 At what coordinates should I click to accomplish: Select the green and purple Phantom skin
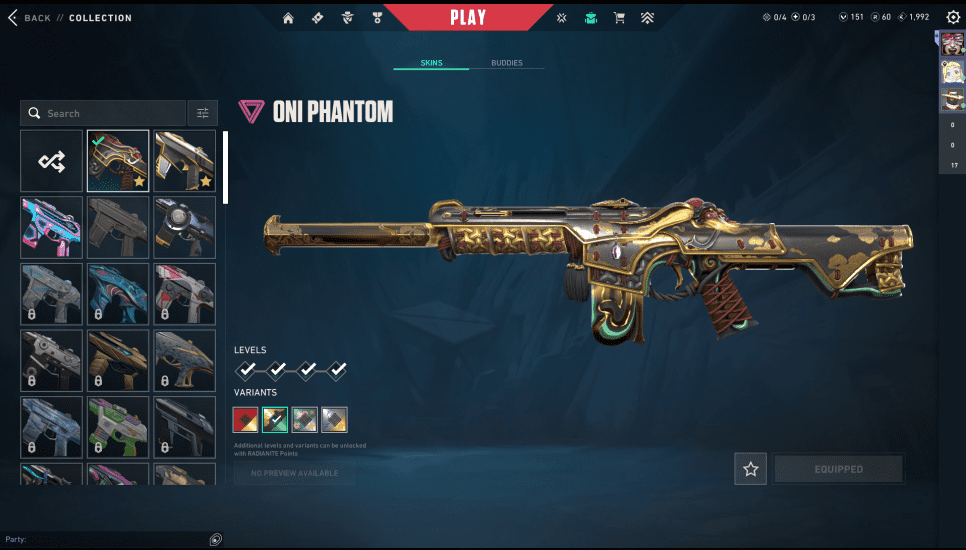click(118, 427)
